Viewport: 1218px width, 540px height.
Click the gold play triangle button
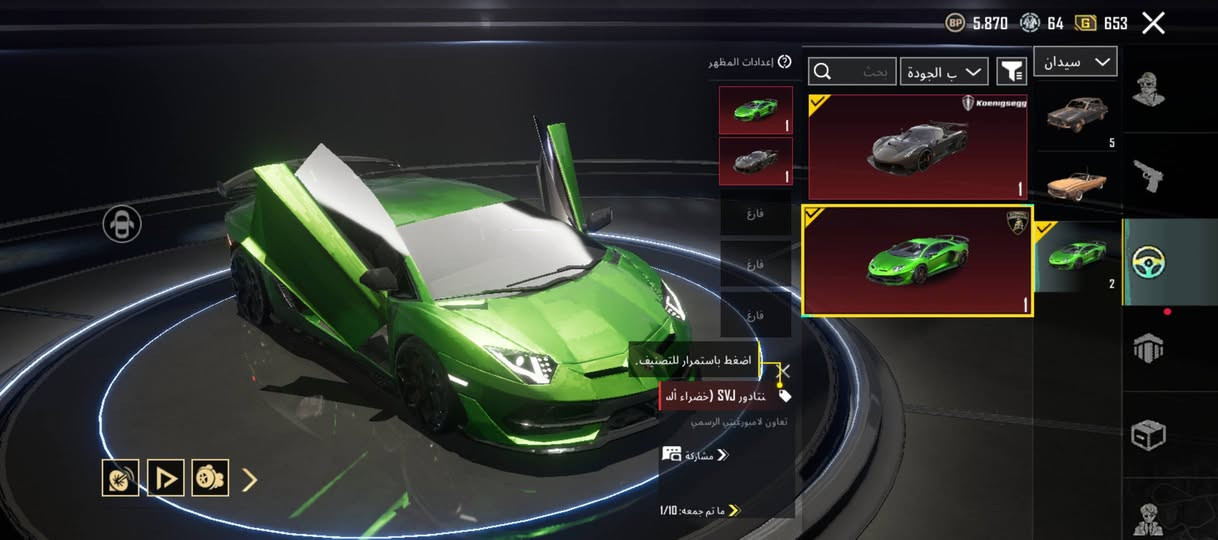166,478
